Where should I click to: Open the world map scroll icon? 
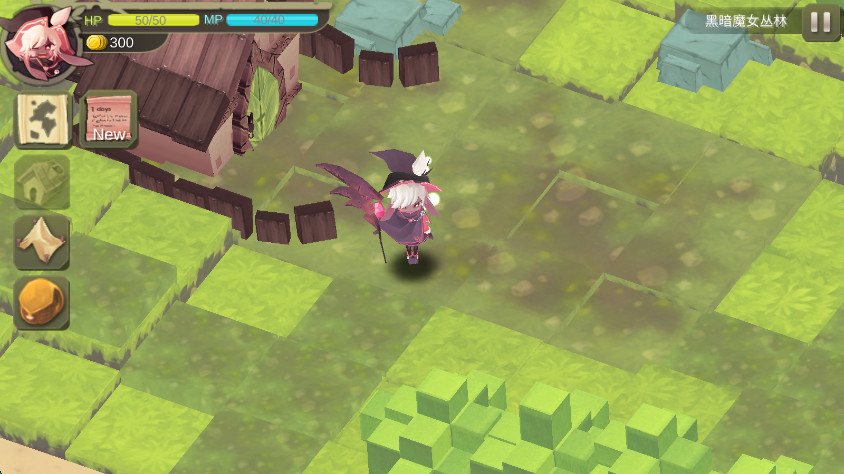(43, 121)
